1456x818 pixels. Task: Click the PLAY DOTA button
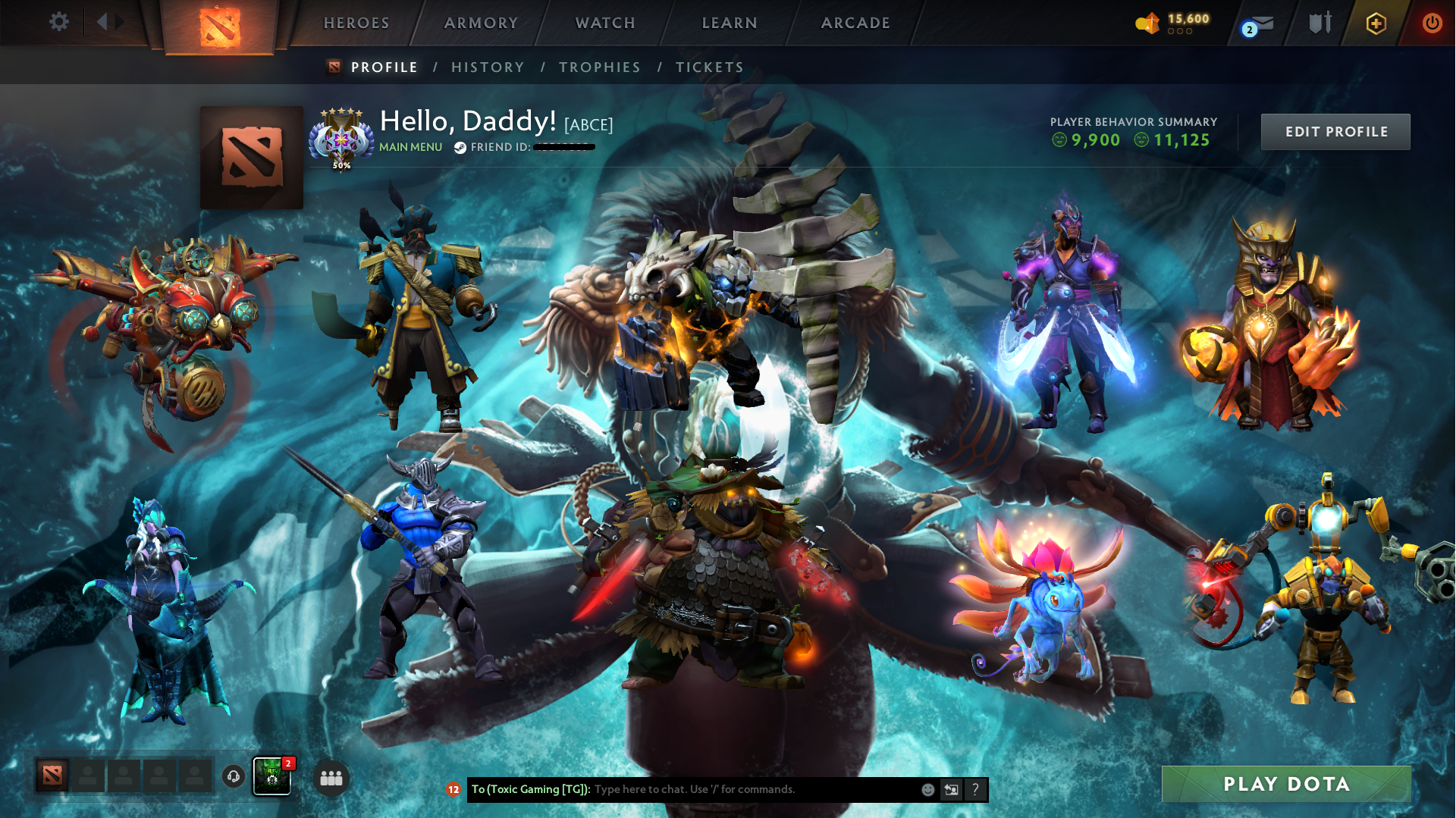point(1286,784)
